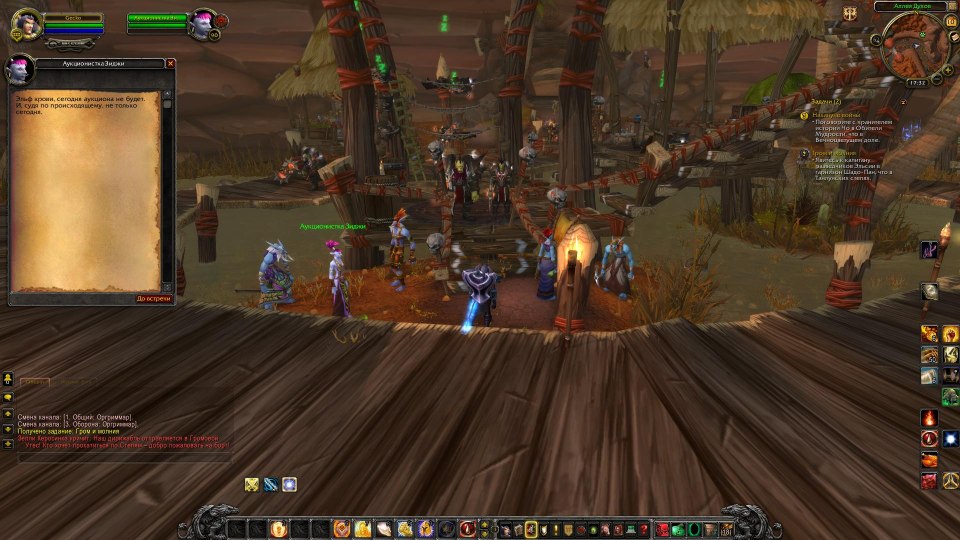The image size is (960, 540).
Task: Click the dialogue window's scroll down arrow
Action: pyautogui.click(x=167, y=287)
